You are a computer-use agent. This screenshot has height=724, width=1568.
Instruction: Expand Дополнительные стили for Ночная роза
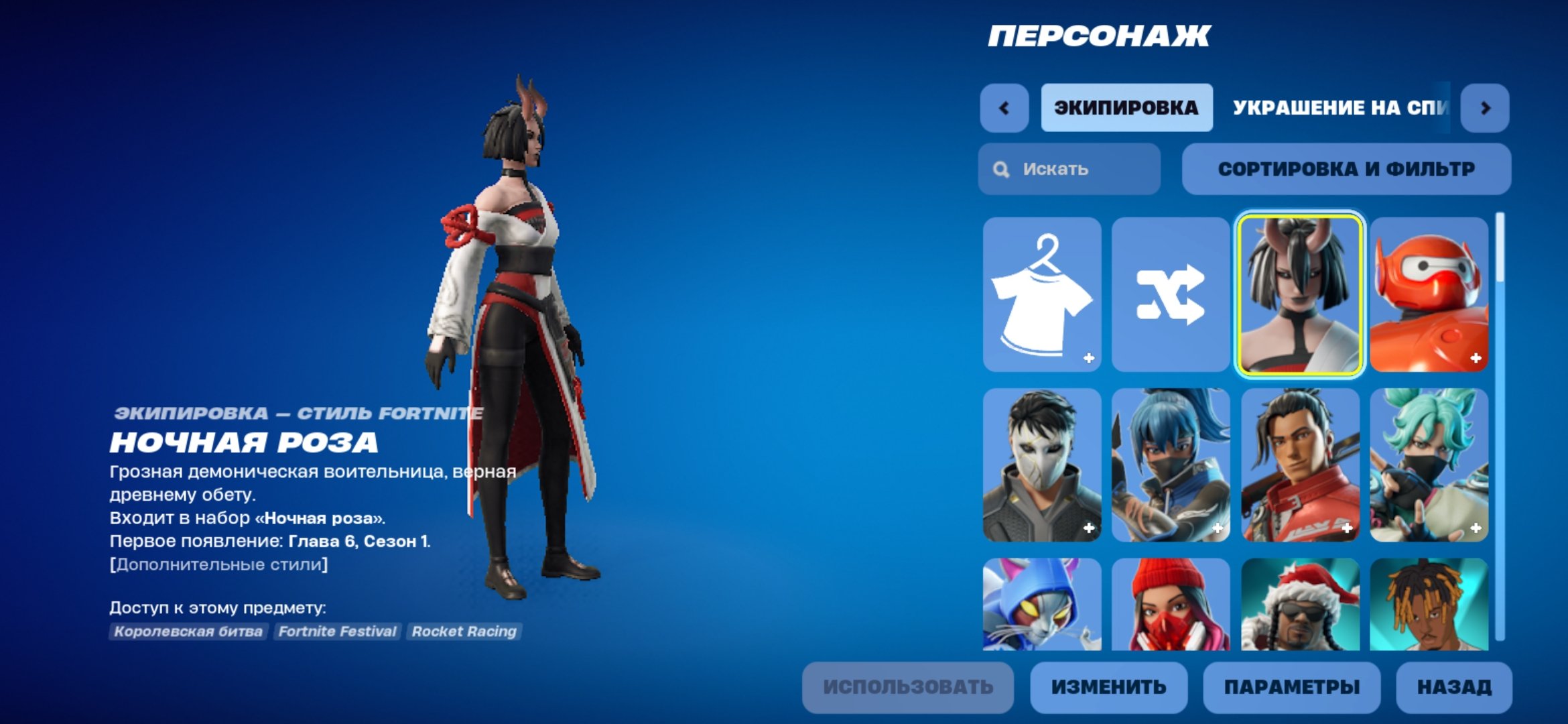tap(217, 564)
